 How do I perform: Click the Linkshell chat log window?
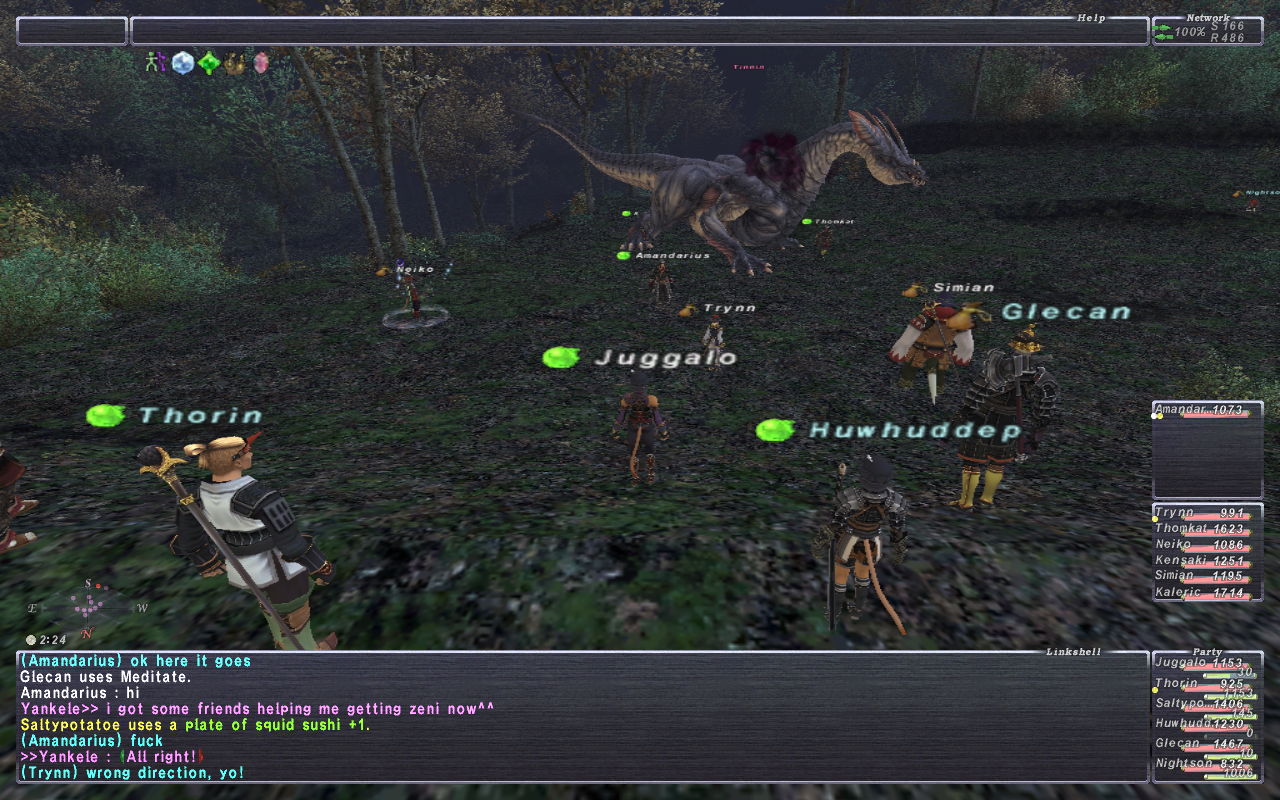pyautogui.click(x=580, y=716)
